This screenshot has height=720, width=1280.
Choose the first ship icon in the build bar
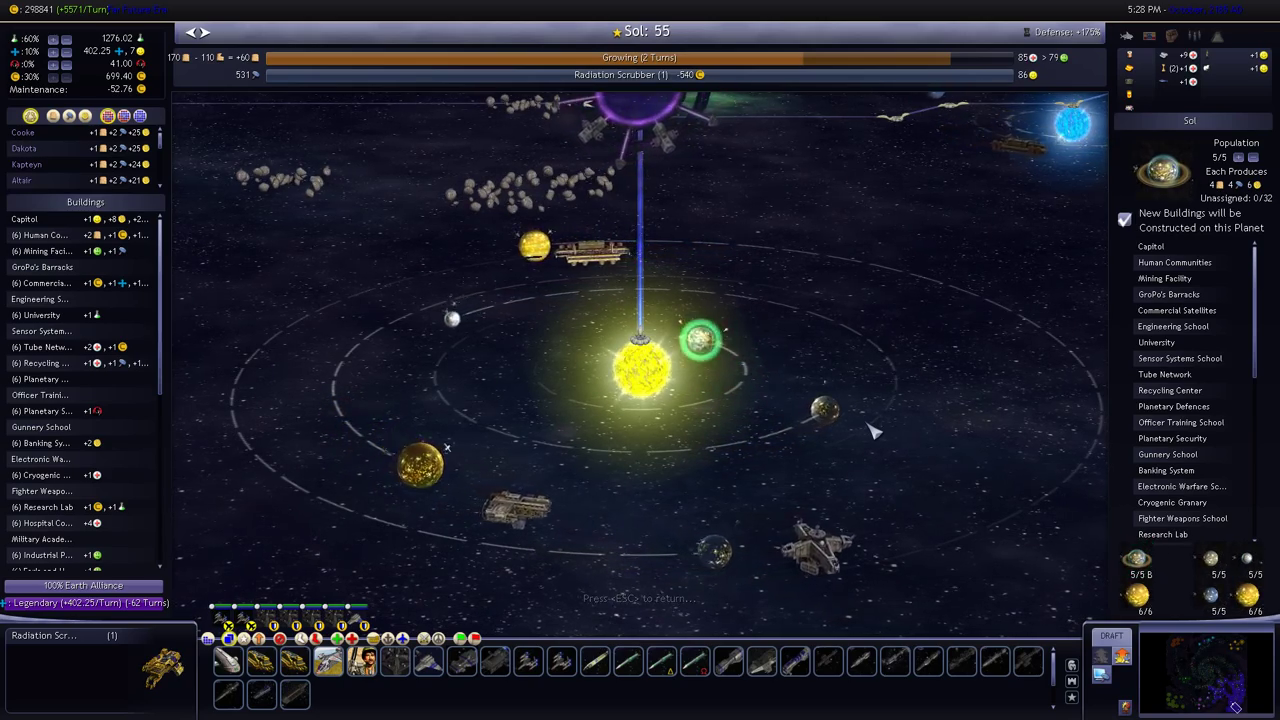tap(228, 662)
